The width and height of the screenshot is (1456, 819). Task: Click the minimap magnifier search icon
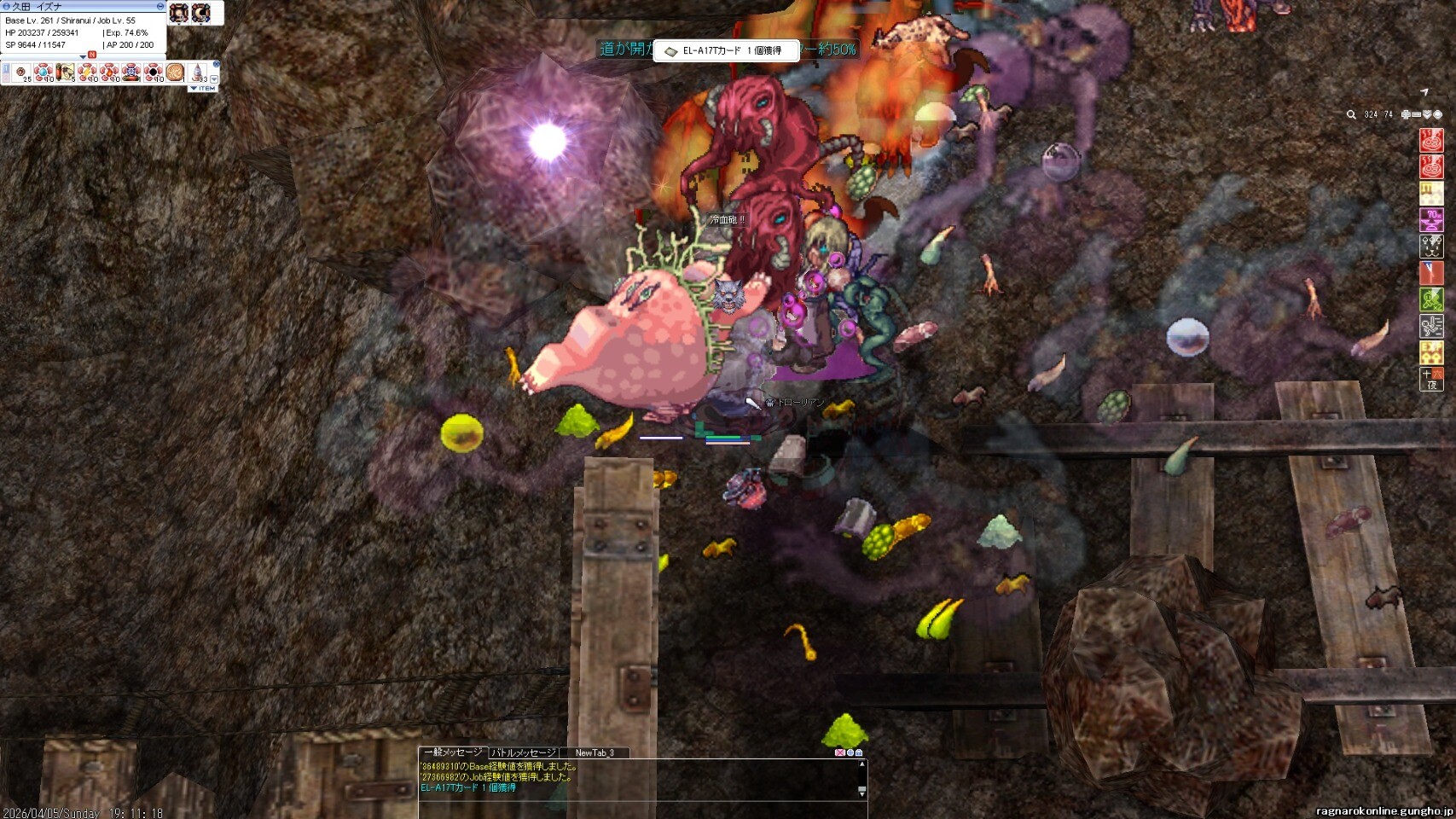click(1351, 114)
